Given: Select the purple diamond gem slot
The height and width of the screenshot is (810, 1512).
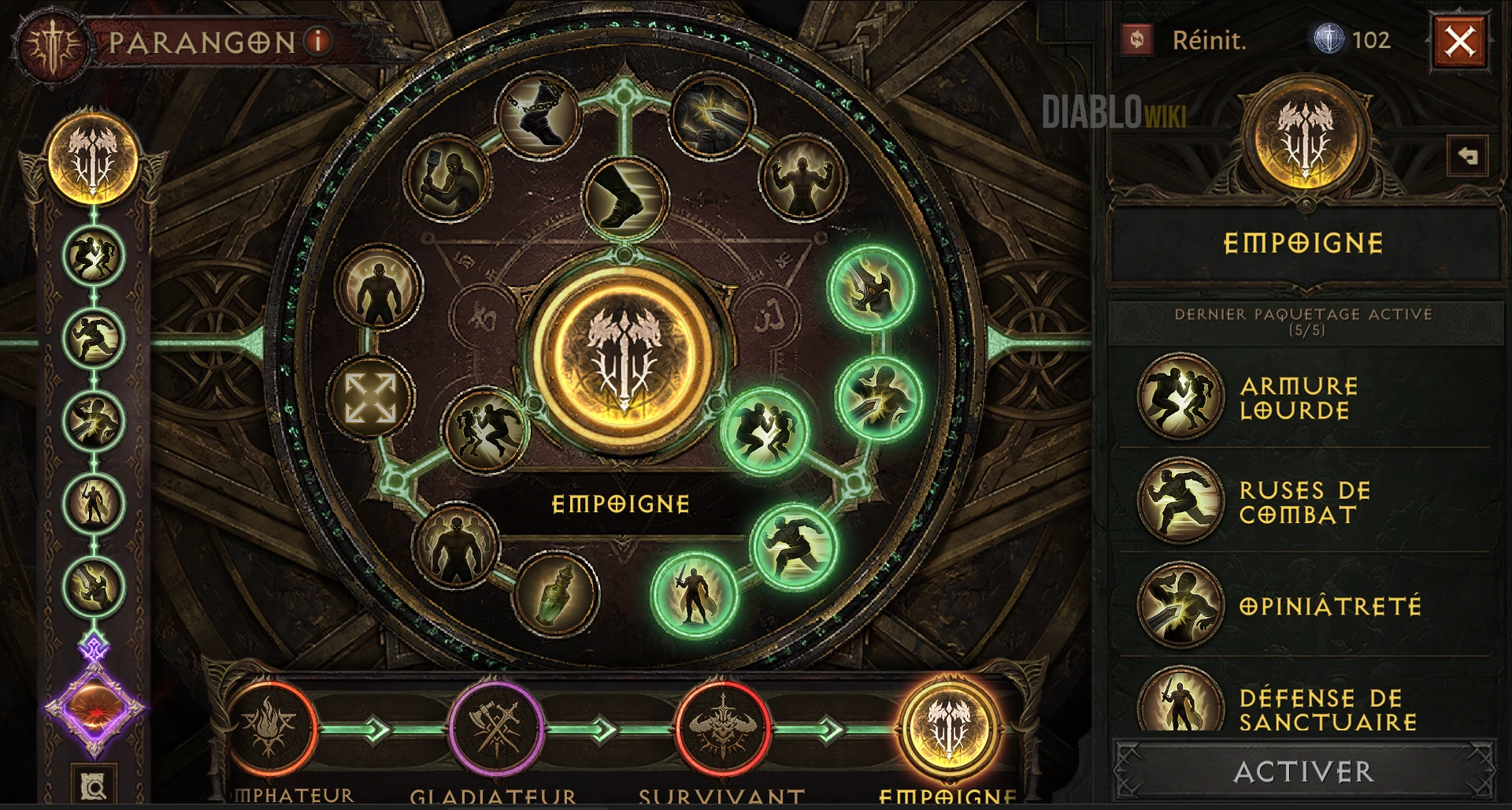Looking at the screenshot, I should tap(94, 708).
